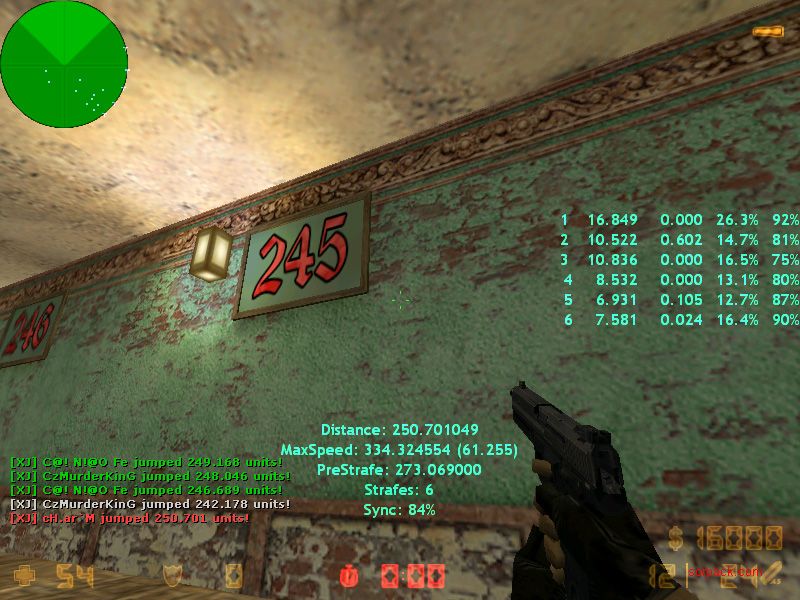
Task: Click the armor shield icon
Action: click(174, 576)
